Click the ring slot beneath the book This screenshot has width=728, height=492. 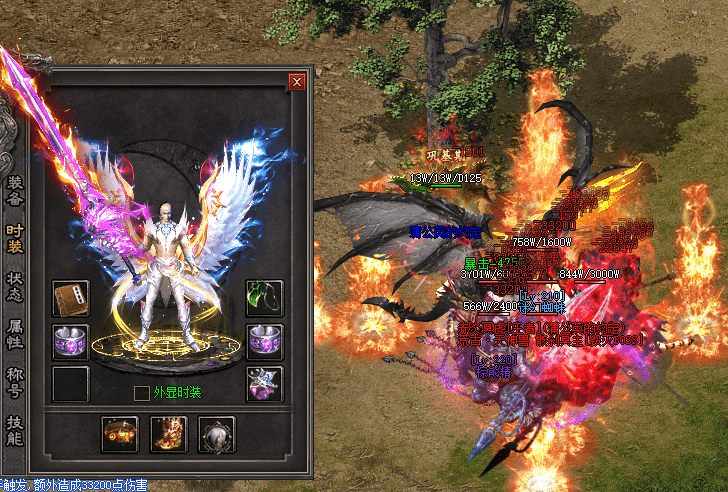71,341
